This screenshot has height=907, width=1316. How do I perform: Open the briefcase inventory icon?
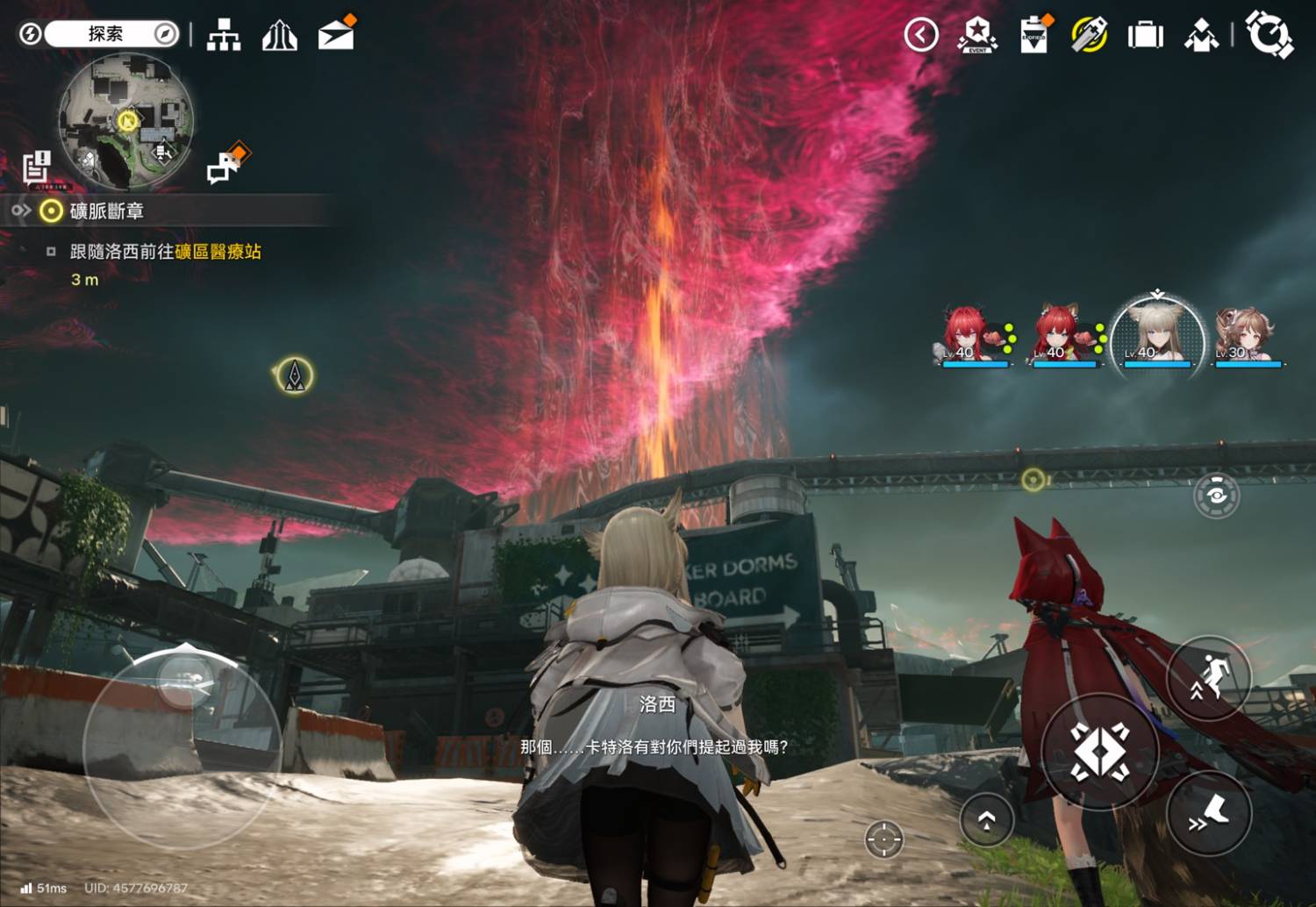click(1145, 35)
